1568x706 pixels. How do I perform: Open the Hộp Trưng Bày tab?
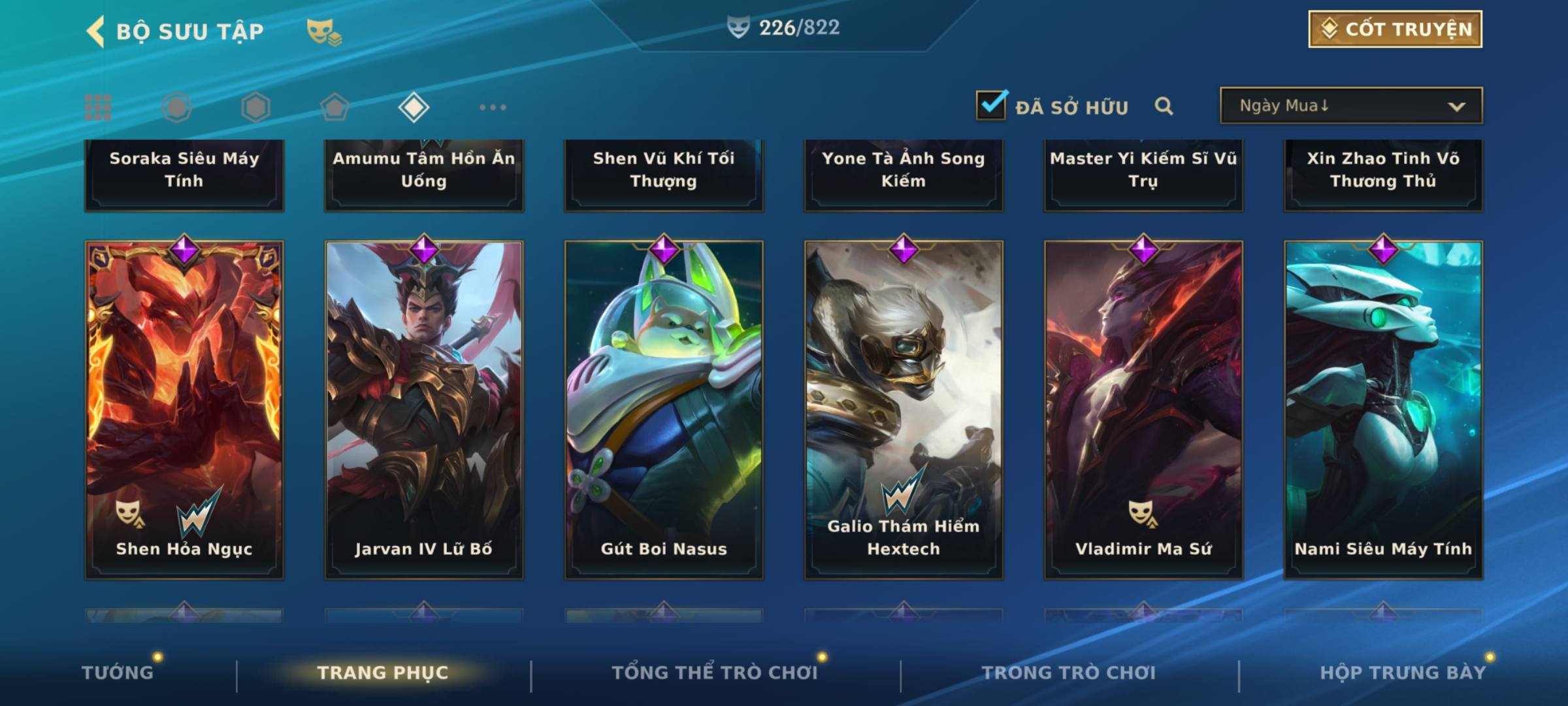(1403, 673)
